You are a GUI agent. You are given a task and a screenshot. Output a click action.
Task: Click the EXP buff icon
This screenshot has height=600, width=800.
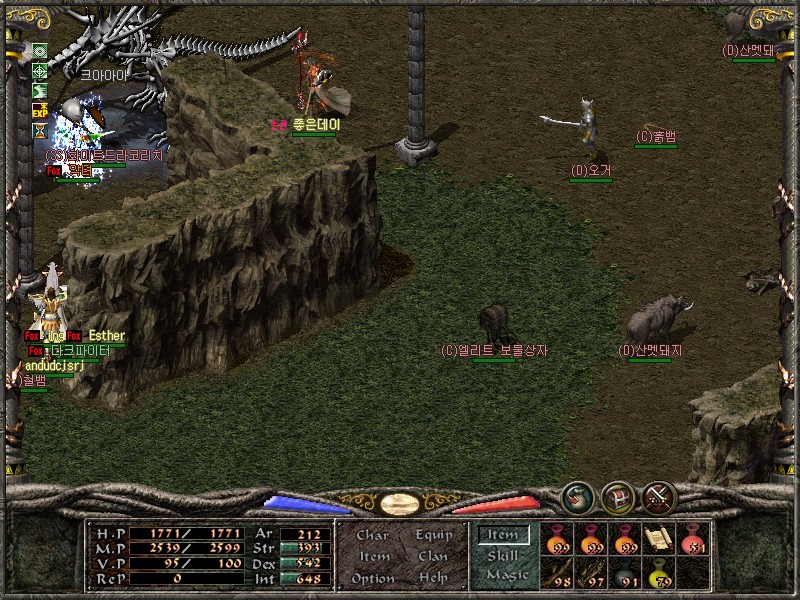40,110
